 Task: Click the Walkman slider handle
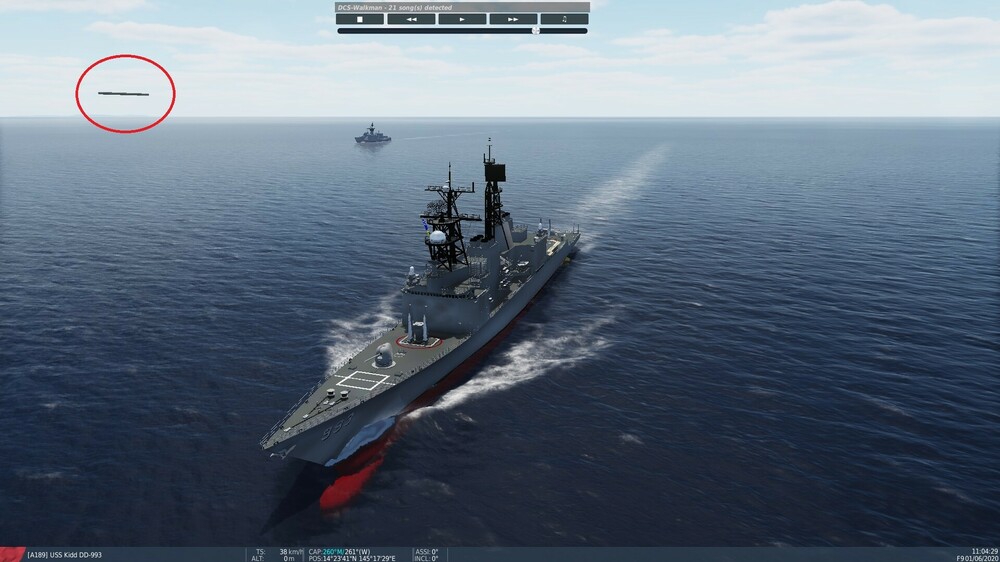[x=535, y=31]
